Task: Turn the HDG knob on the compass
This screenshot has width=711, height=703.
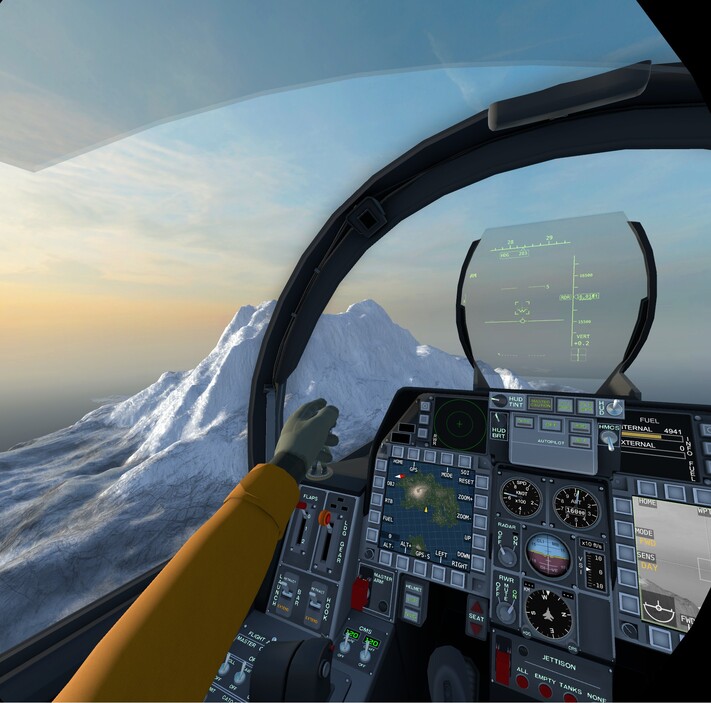Action: pyautogui.click(x=528, y=633)
